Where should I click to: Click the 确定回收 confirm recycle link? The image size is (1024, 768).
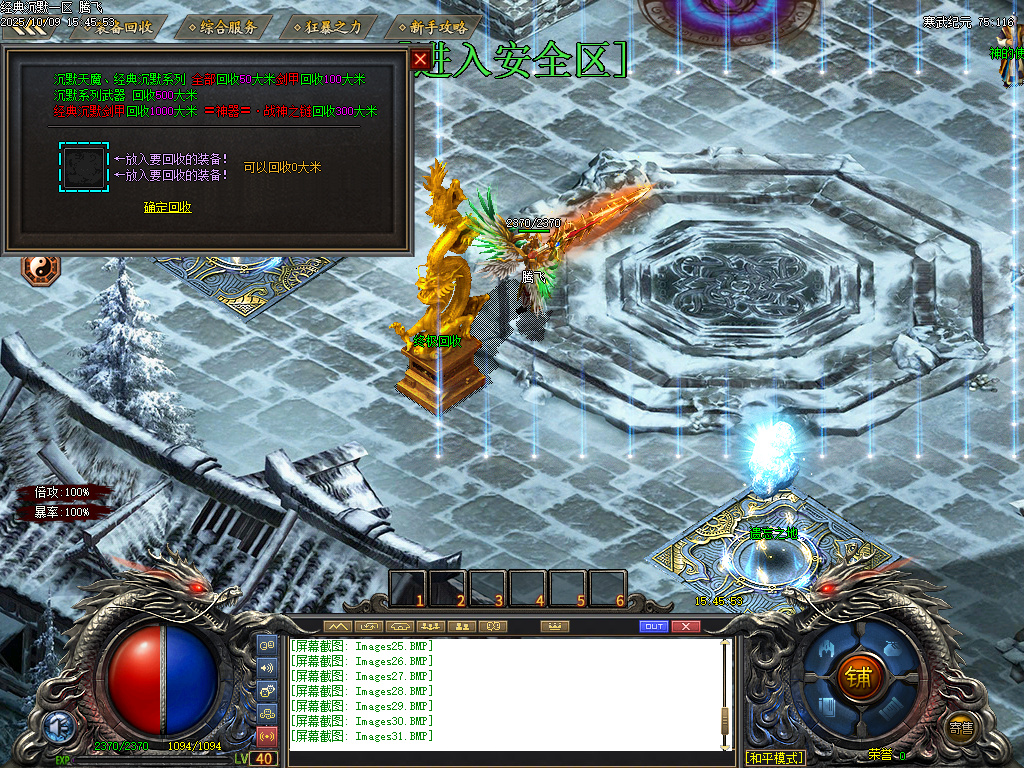tap(167, 208)
